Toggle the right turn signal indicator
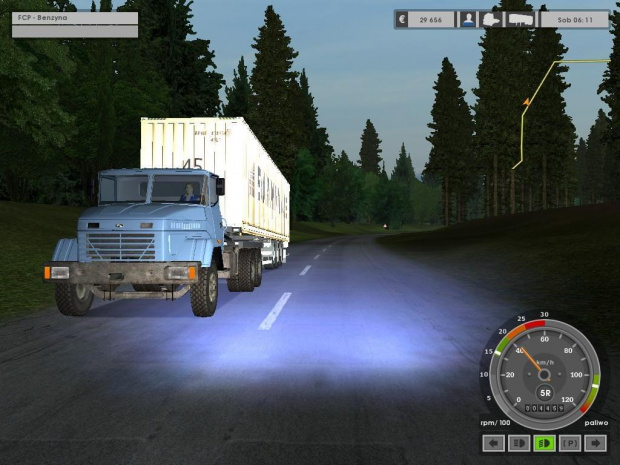Image resolution: width=620 pixels, height=465 pixels. pyautogui.click(x=597, y=443)
